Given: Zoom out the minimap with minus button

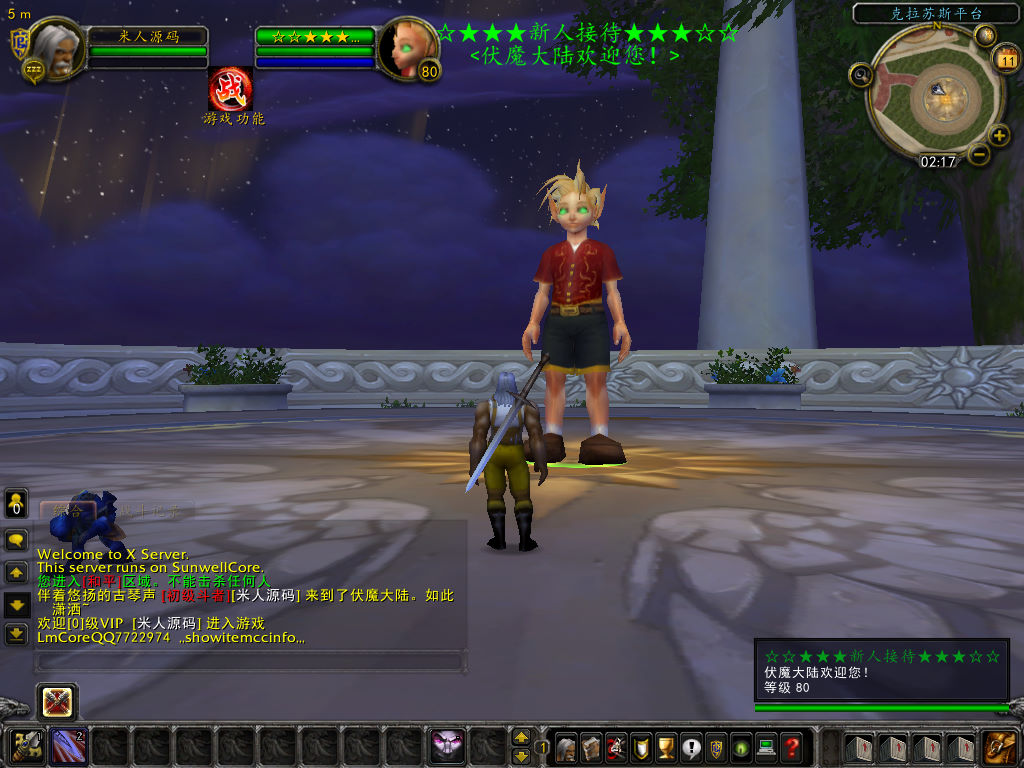Looking at the screenshot, I should click(978, 154).
